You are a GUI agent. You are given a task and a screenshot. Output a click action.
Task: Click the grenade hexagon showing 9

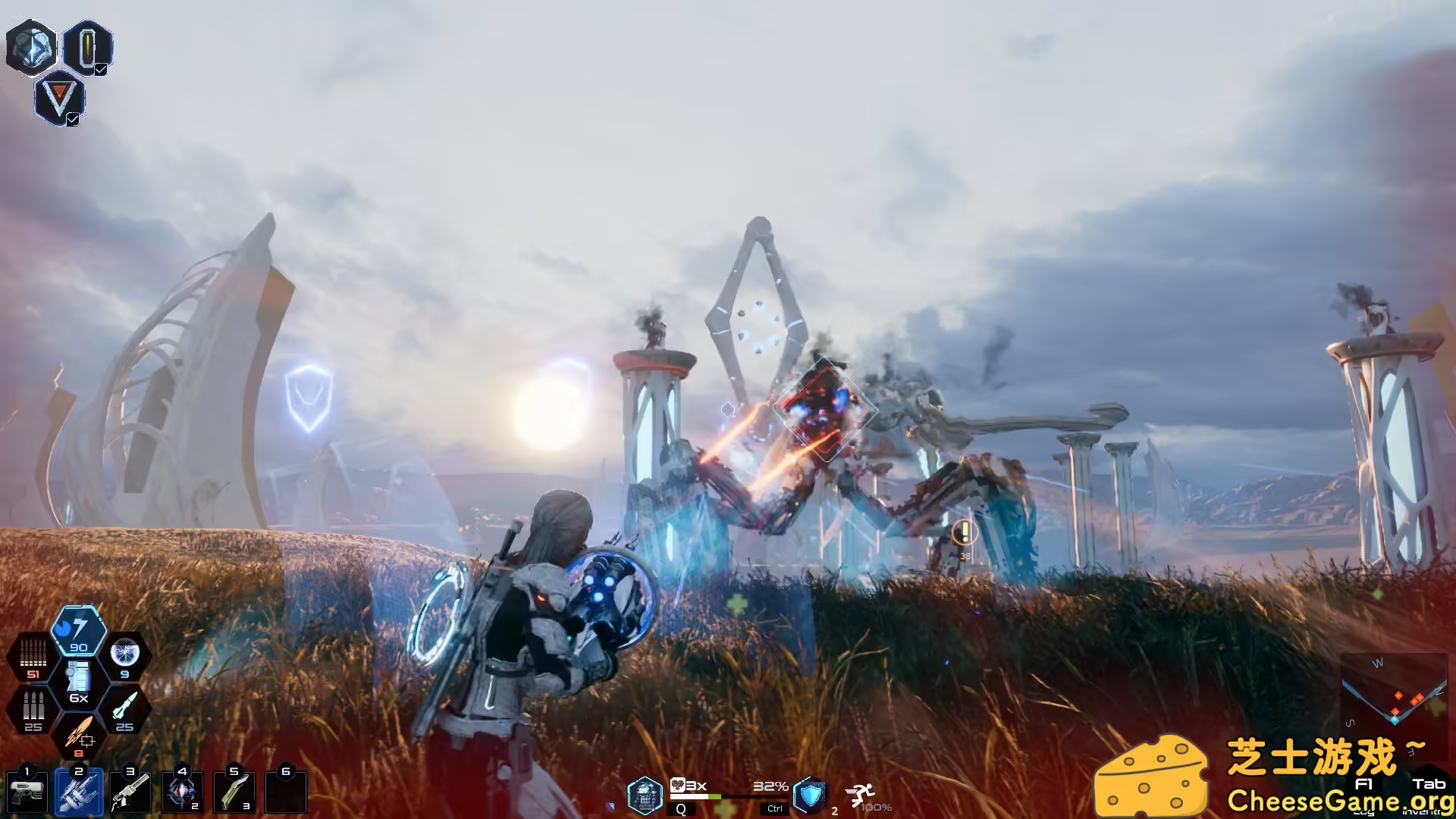(125, 656)
